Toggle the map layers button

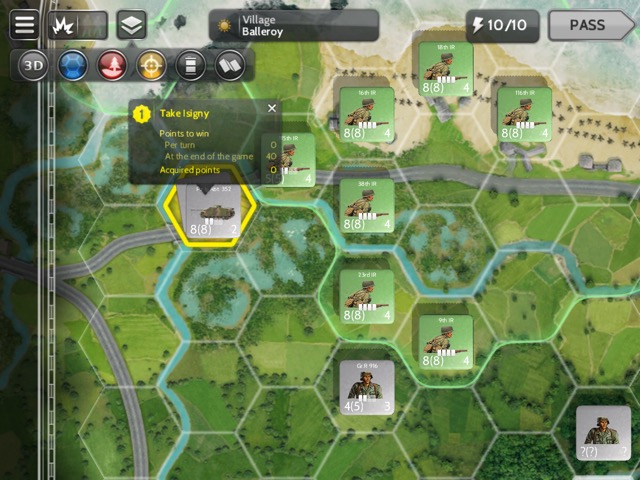131,25
